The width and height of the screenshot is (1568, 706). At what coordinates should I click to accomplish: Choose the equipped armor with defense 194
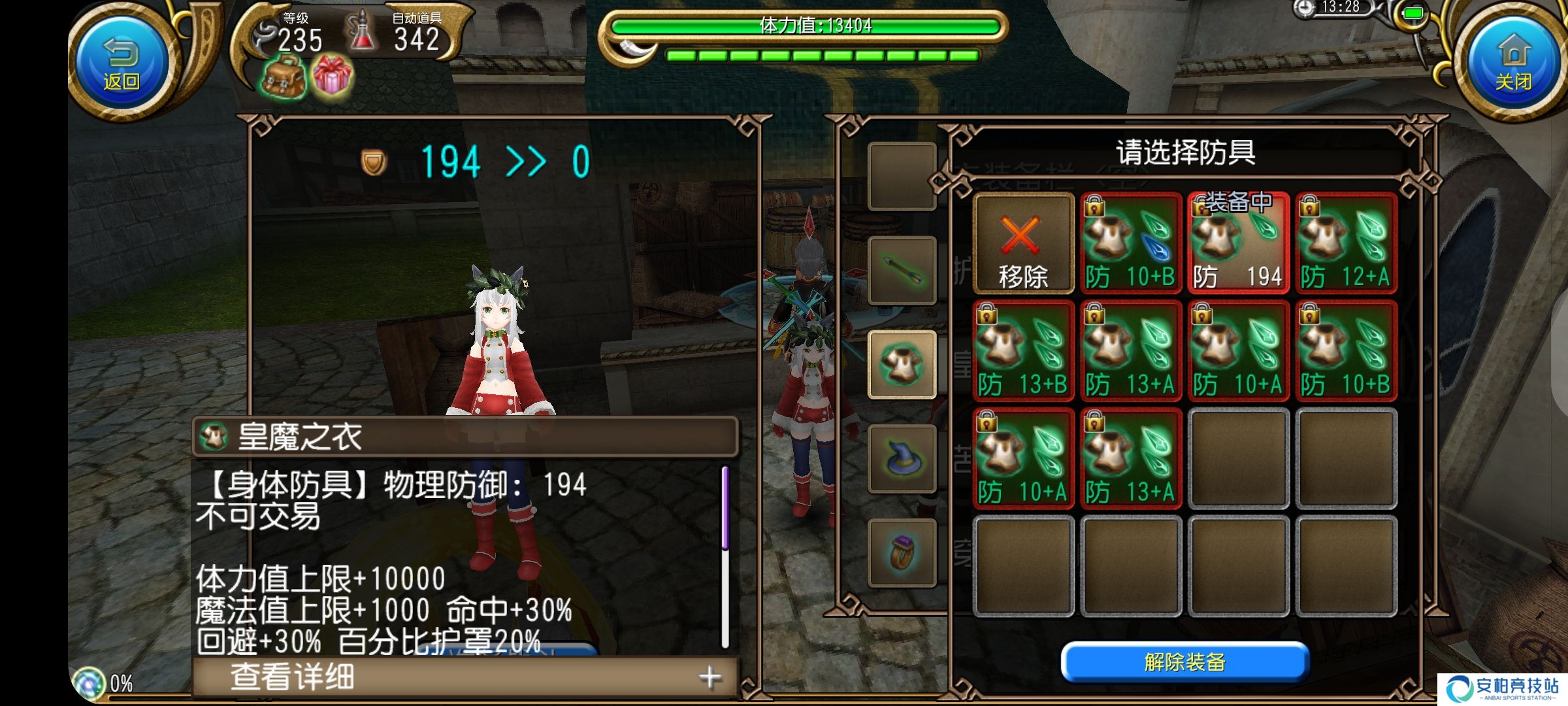(1238, 243)
